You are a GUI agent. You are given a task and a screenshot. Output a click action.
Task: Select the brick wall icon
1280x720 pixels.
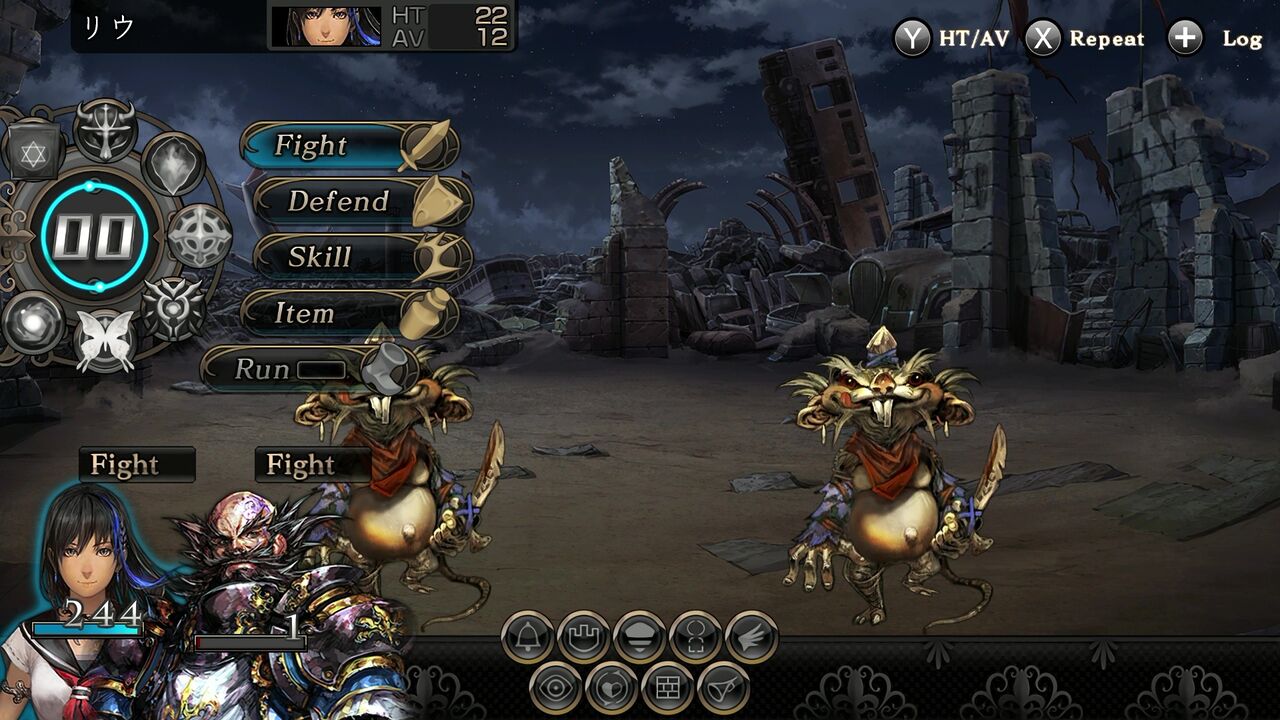[x=667, y=689]
